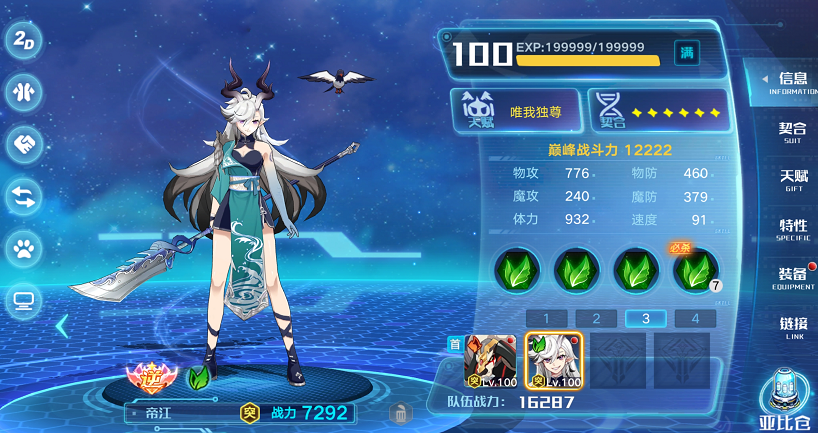
Task: Click the swap arrows icon button
Action: (22, 196)
